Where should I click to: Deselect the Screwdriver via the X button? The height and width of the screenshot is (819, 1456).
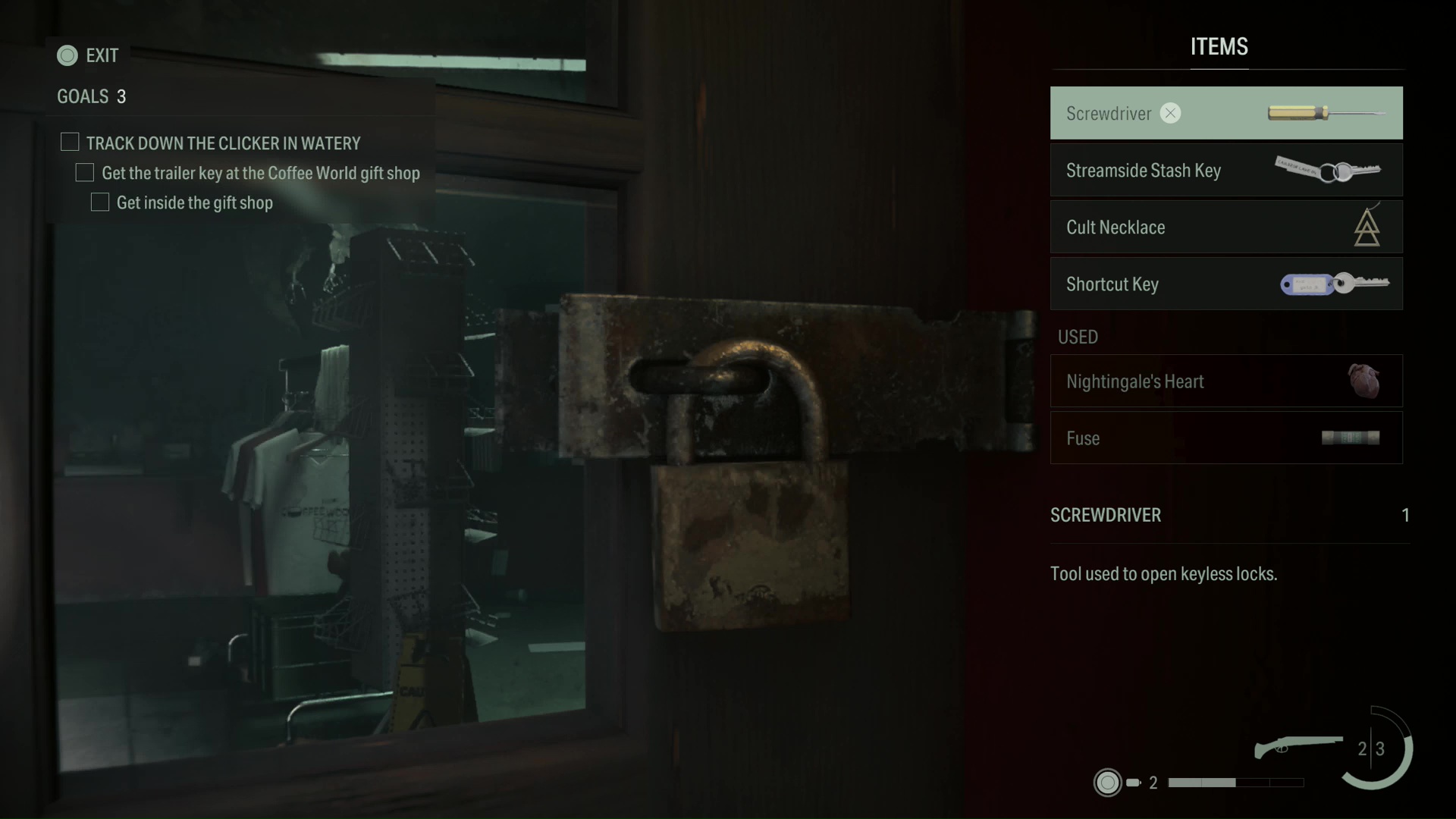(1170, 112)
